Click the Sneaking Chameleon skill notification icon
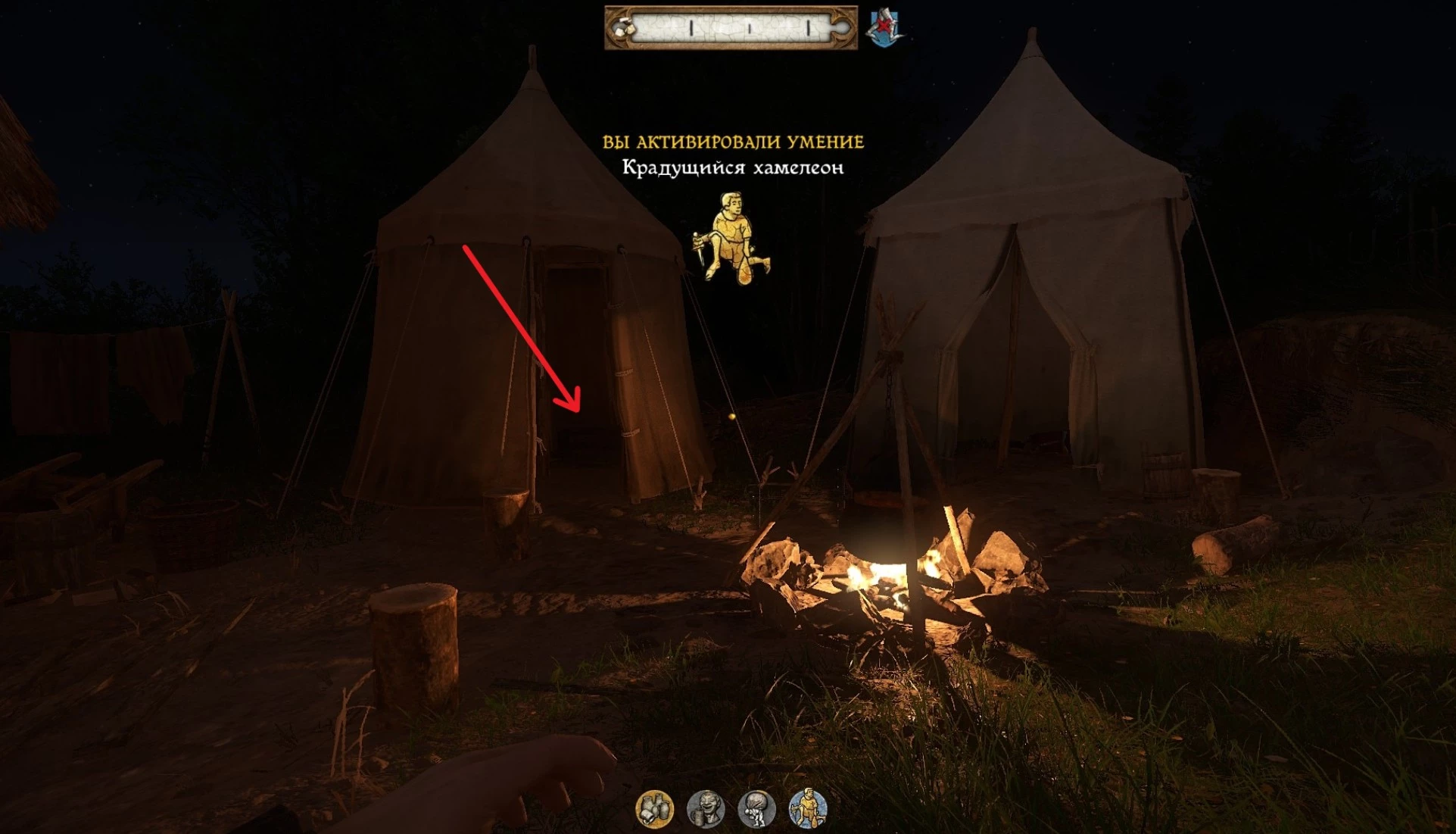Viewport: 1456px width, 834px height. (731, 238)
